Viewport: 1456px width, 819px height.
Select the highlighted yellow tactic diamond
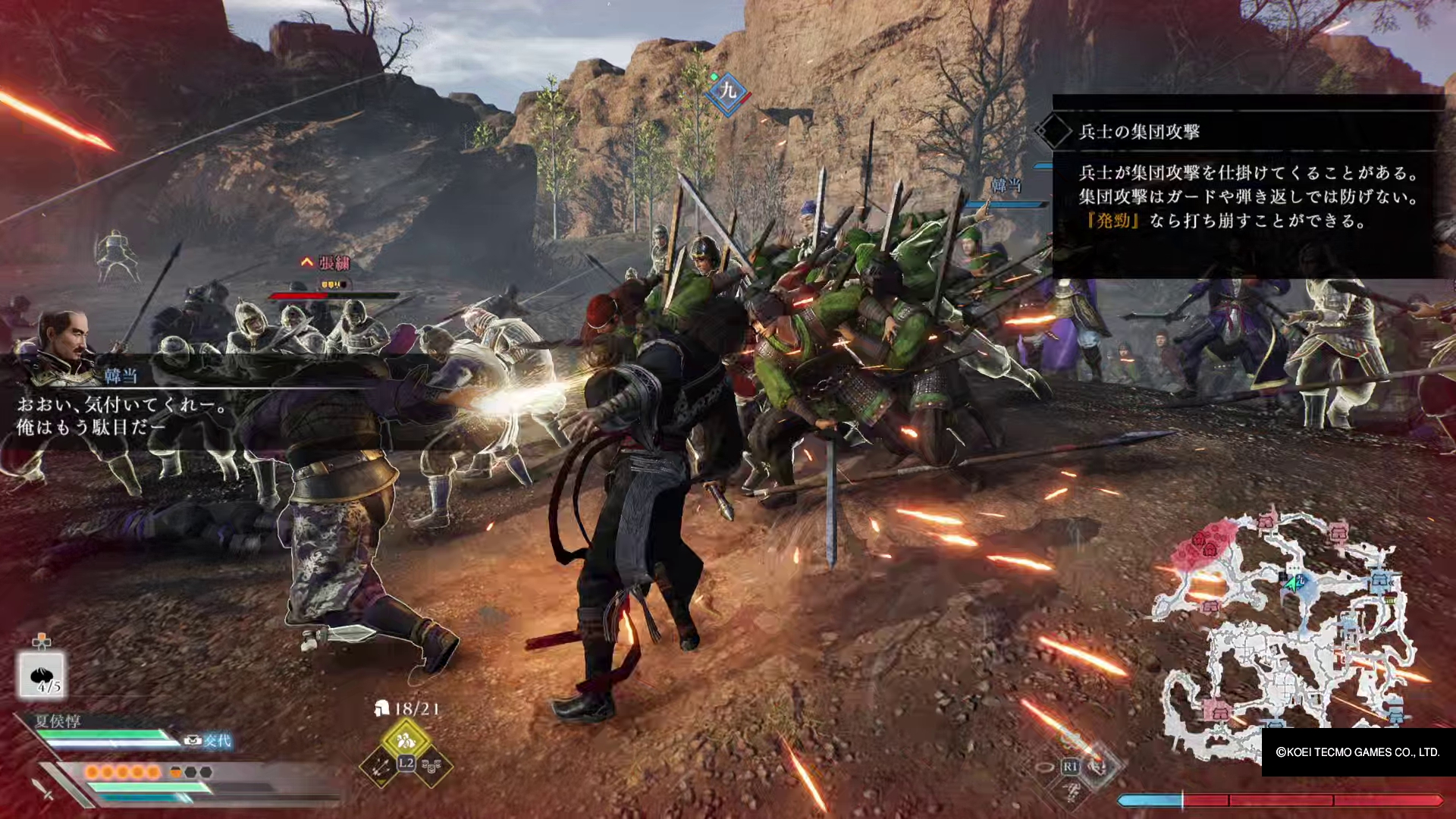click(406, 739)
